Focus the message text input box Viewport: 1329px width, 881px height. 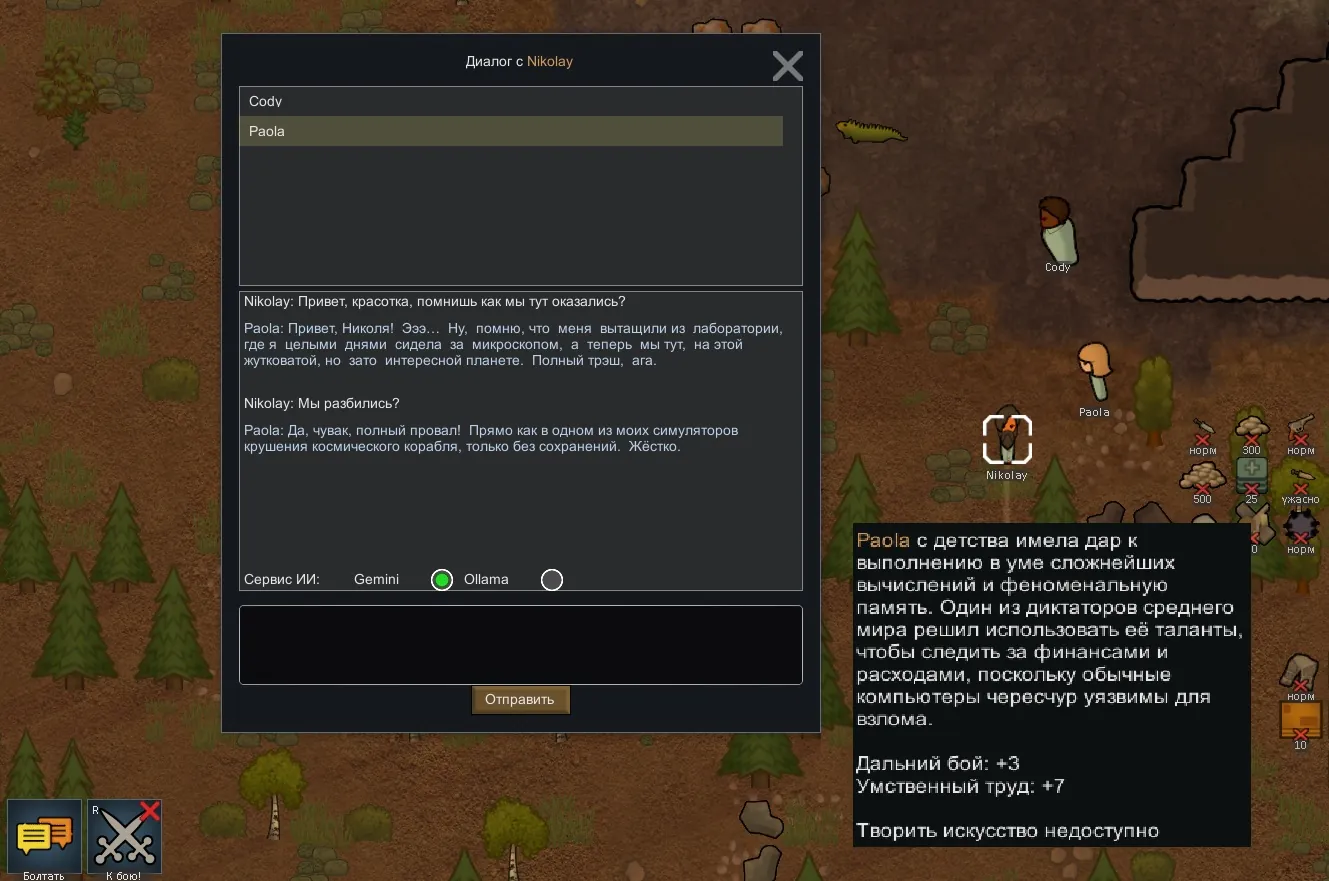click(520, 645)
